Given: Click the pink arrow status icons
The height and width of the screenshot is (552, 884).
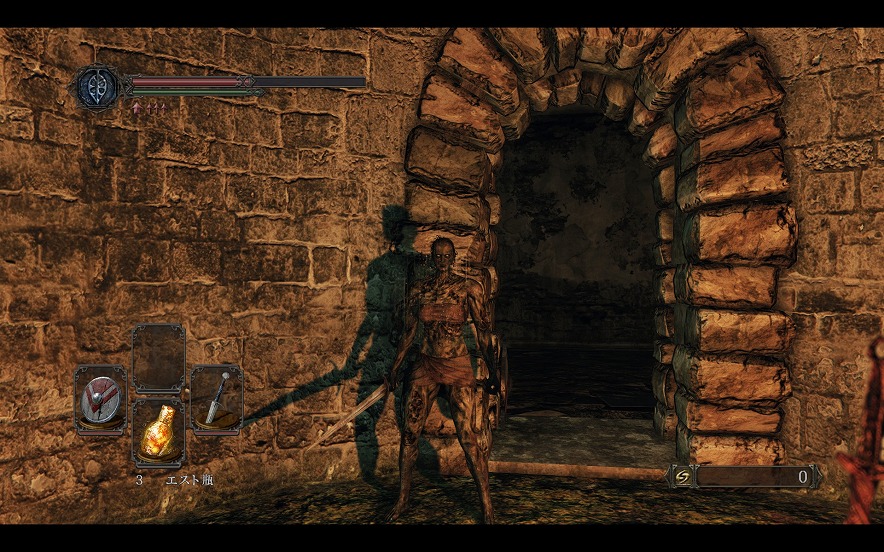Looking at the screenshot, I should (x=148, y=106).
